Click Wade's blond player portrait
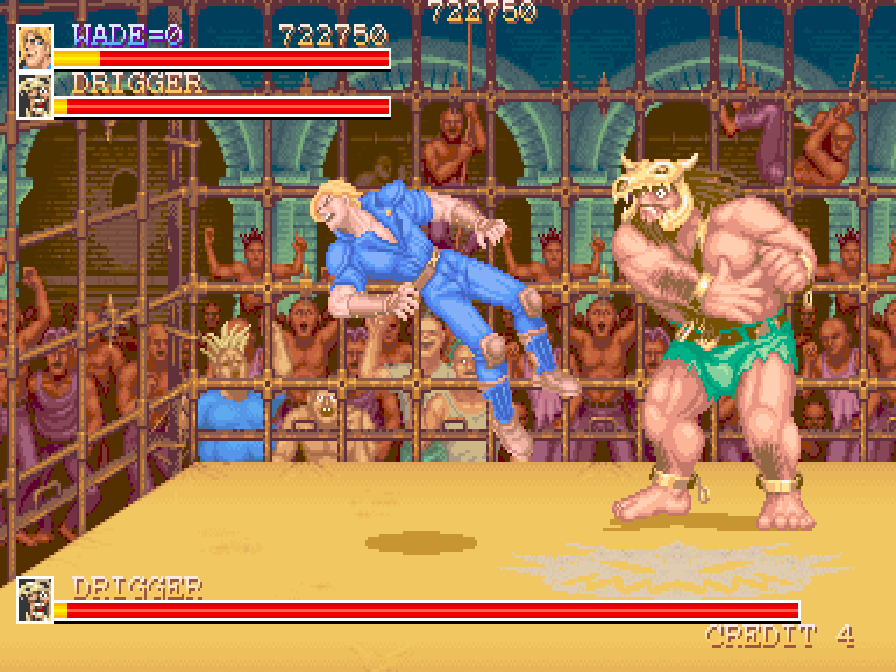This screenshot has width=896, height=672. coord(35,47)
